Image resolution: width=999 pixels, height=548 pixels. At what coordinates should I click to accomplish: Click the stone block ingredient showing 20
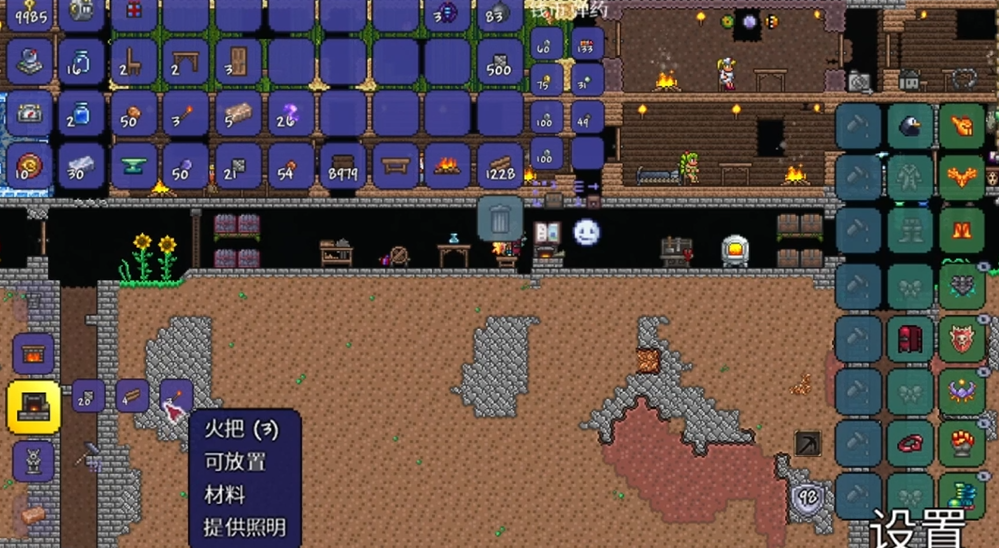pos(88,396)
